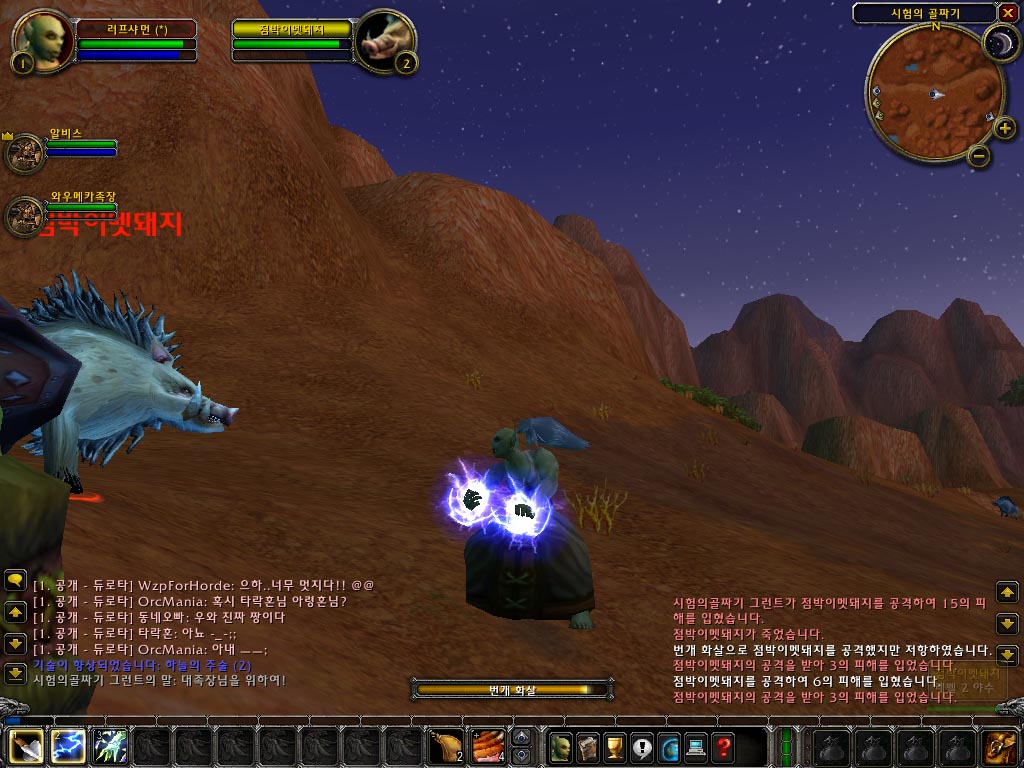Select the player's own portrait
This screenshot has width=1024, height=768.
pos(42,42)
